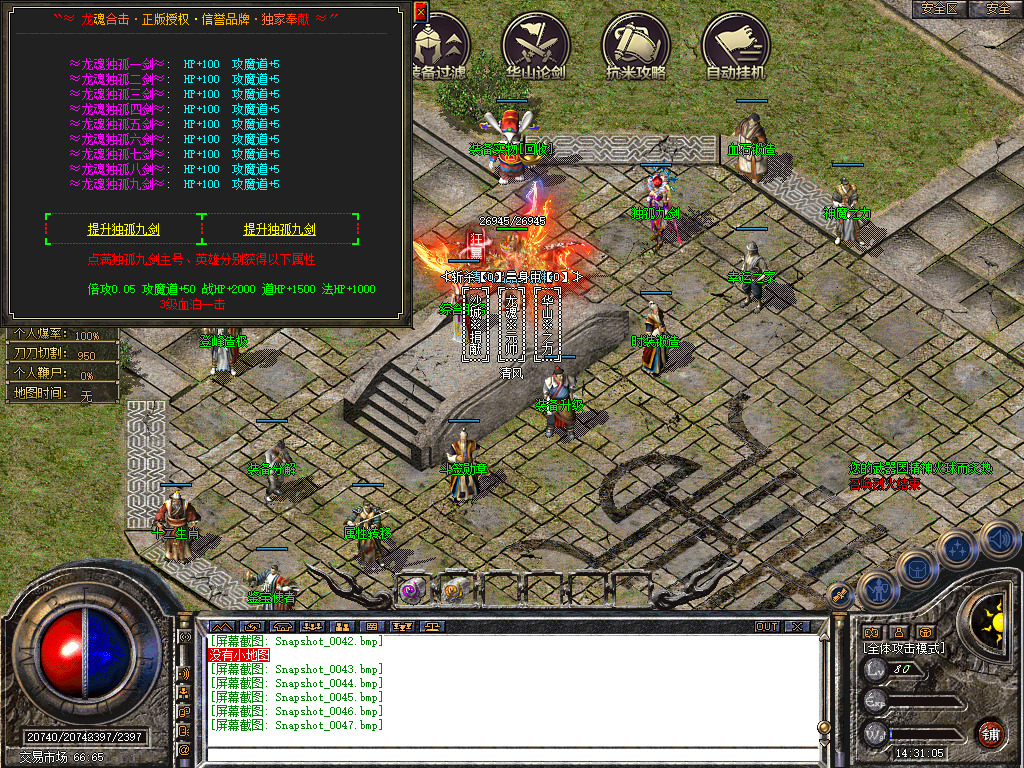Click the small orange person button
Viewport: 1024px width, 768px height.
pyautogui.click(x=898, y=632)
